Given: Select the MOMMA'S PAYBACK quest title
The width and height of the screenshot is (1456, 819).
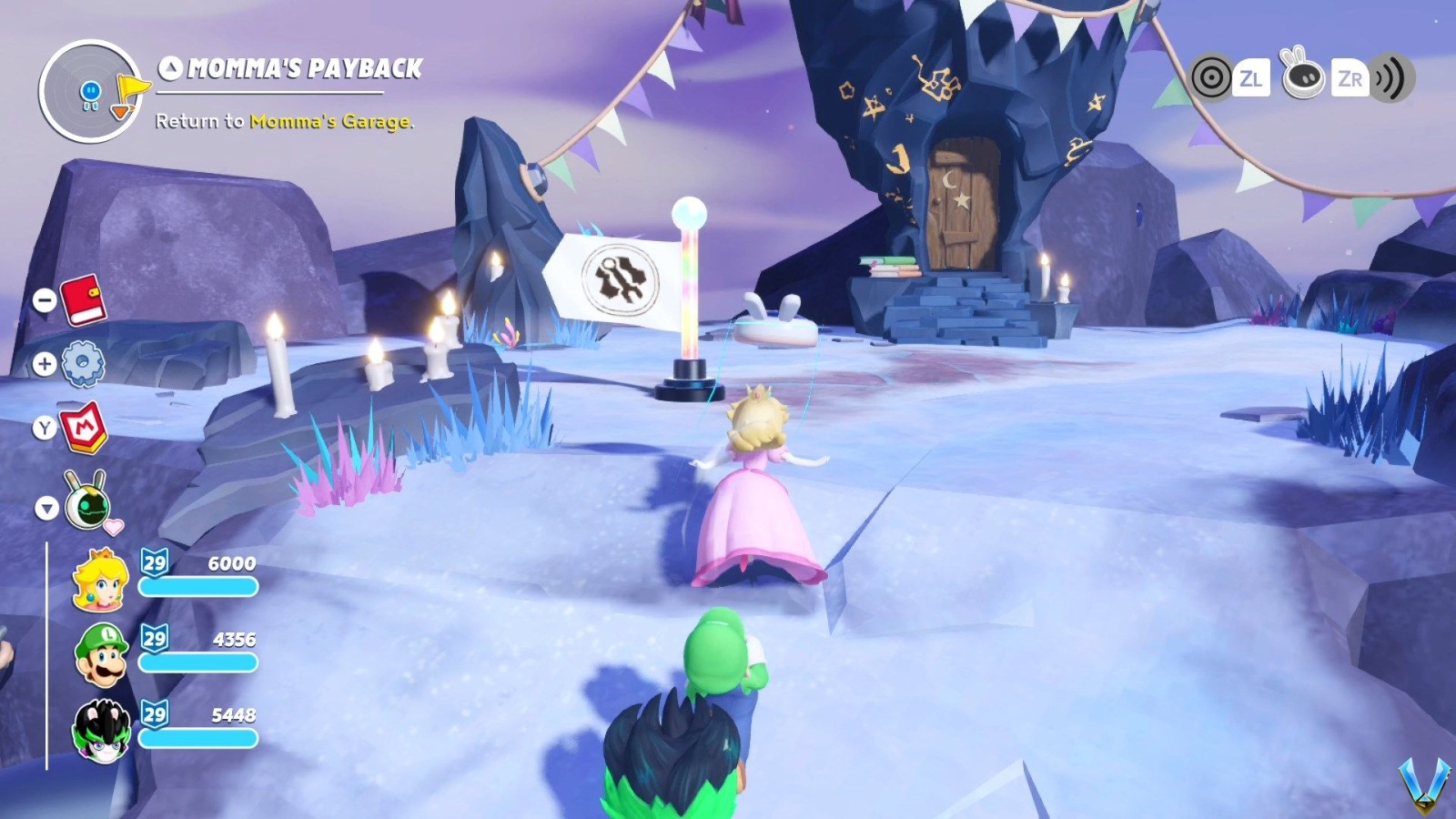Looking at the screenshot, I should (305, 66).
